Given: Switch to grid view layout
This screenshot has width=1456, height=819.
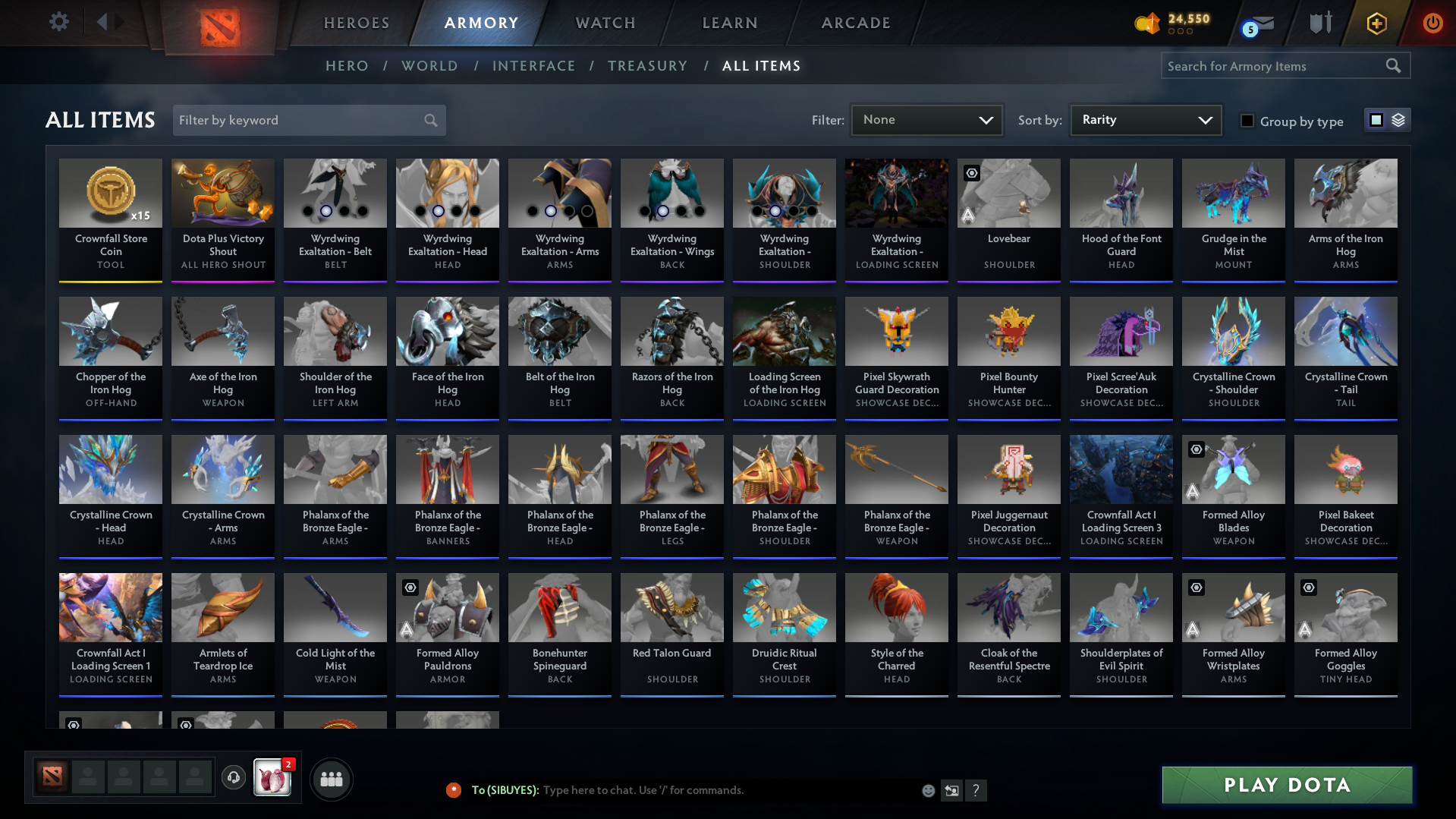Looking at the screenshot, I should pos(1376,119).
